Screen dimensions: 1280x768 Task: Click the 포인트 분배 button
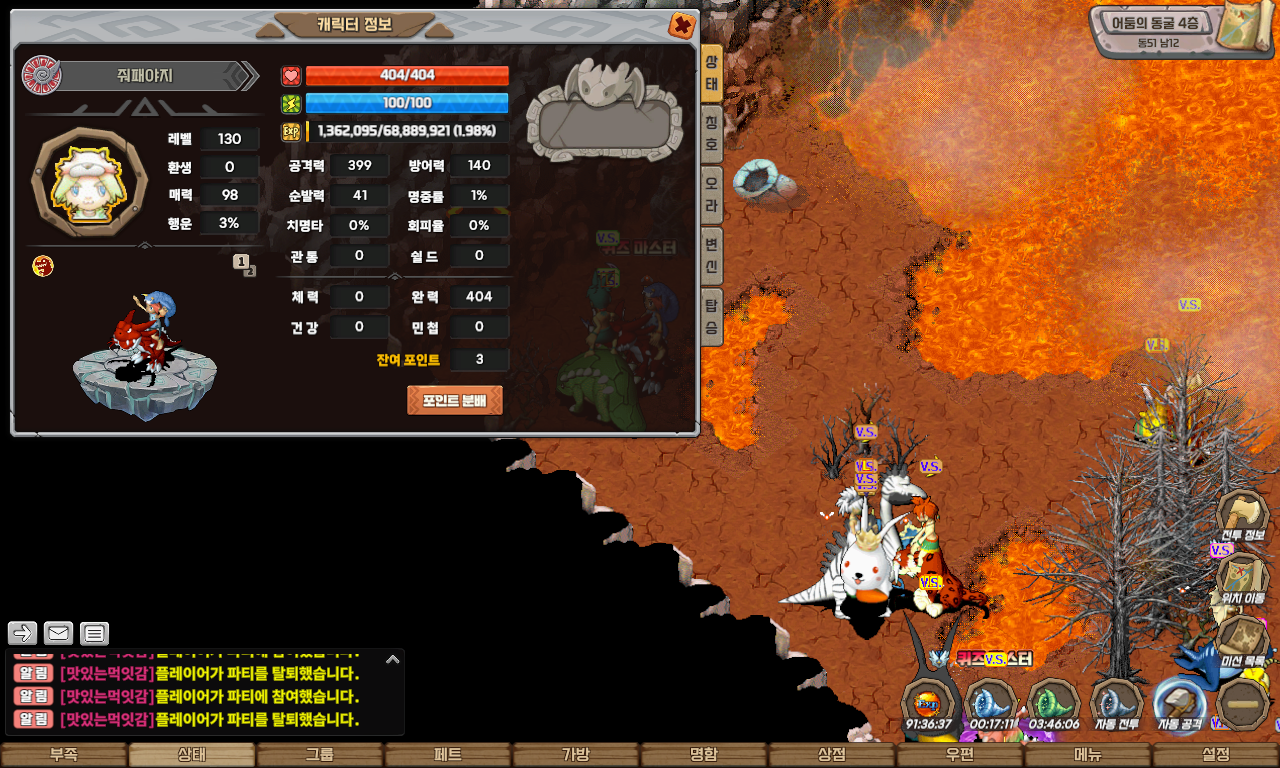point(454,400)
